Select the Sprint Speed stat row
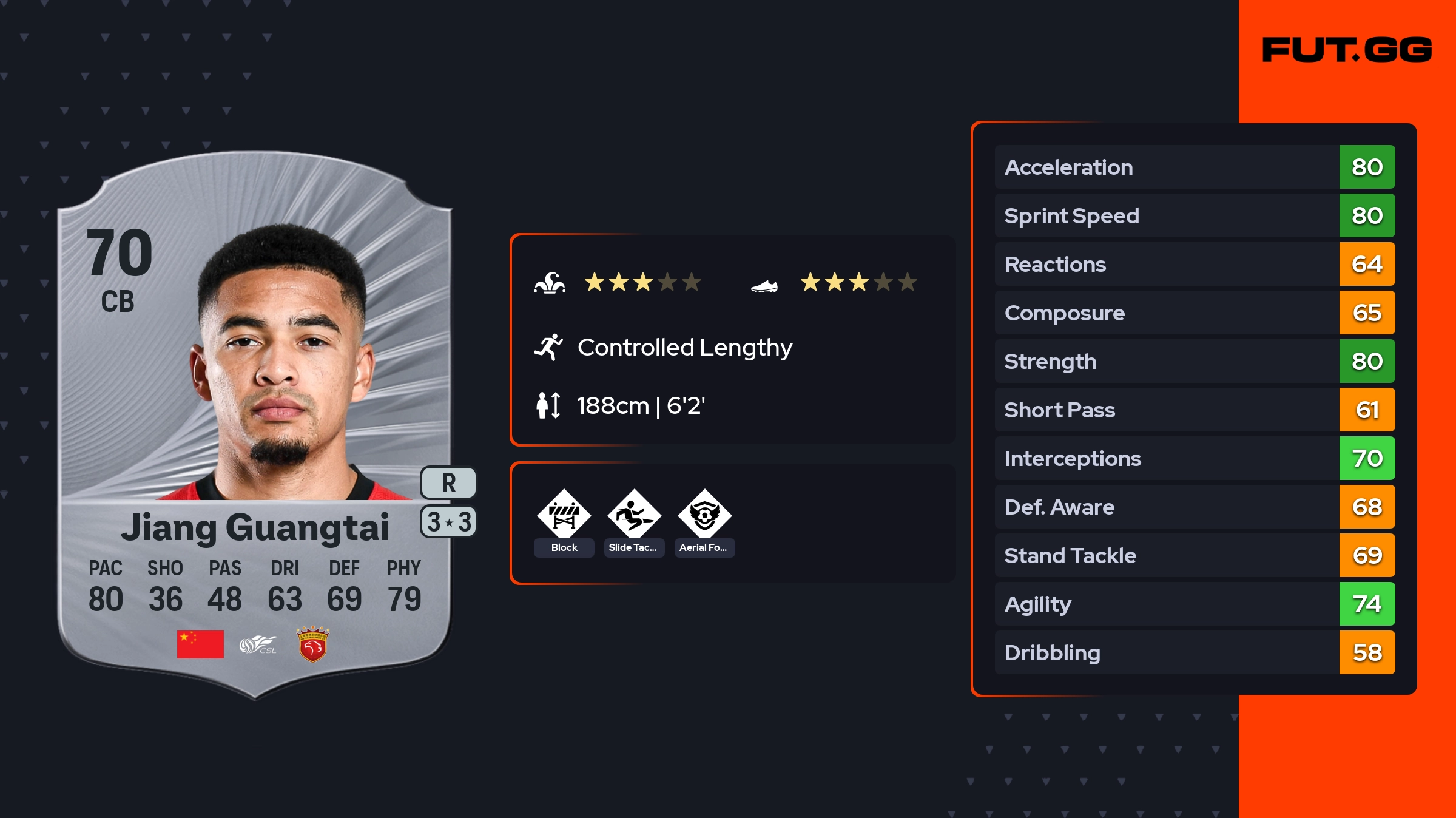 click(x=1194, y=215)
